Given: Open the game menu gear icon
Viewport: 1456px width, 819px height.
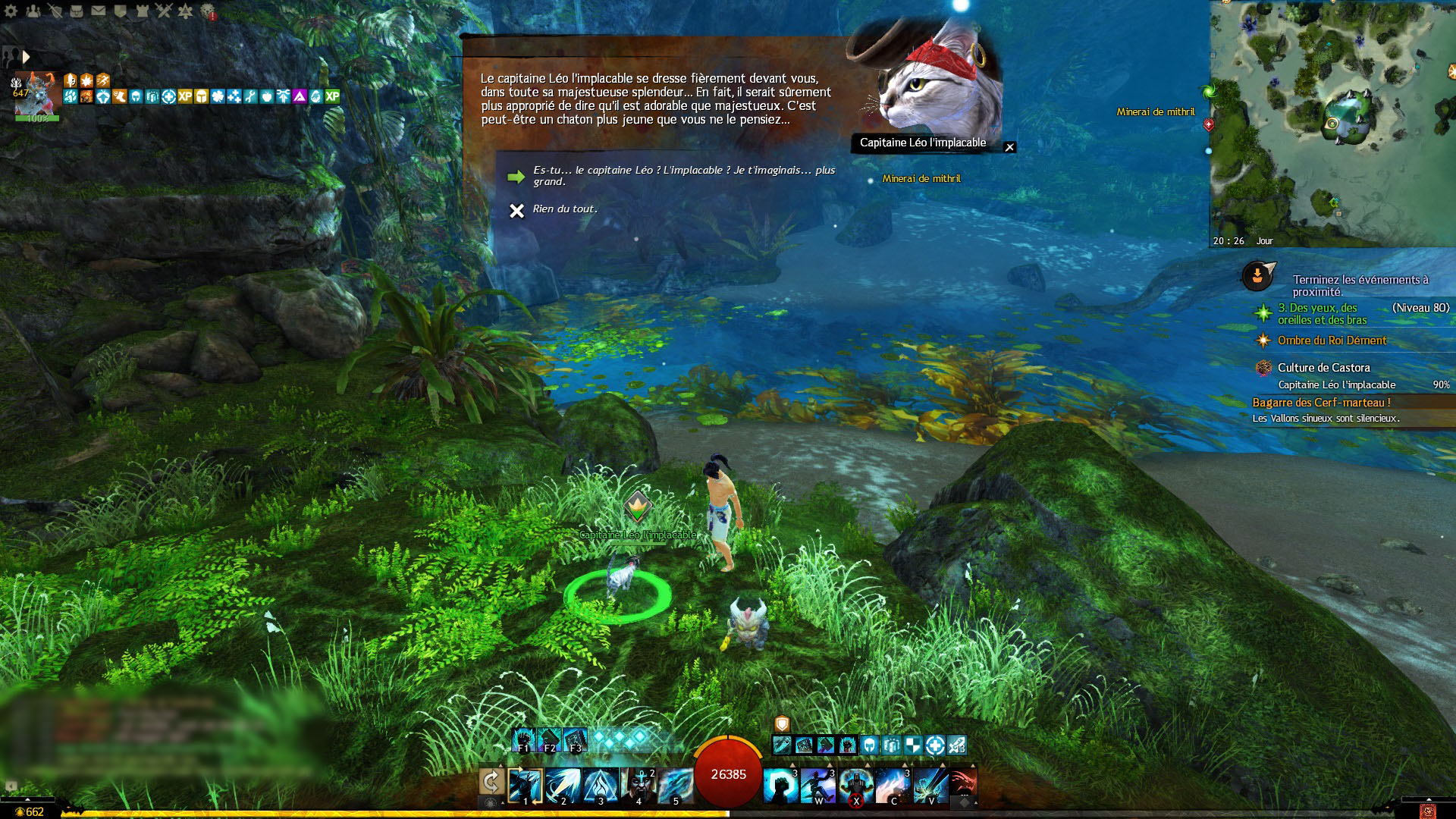Looking at the screenshot, I should 11,11.
